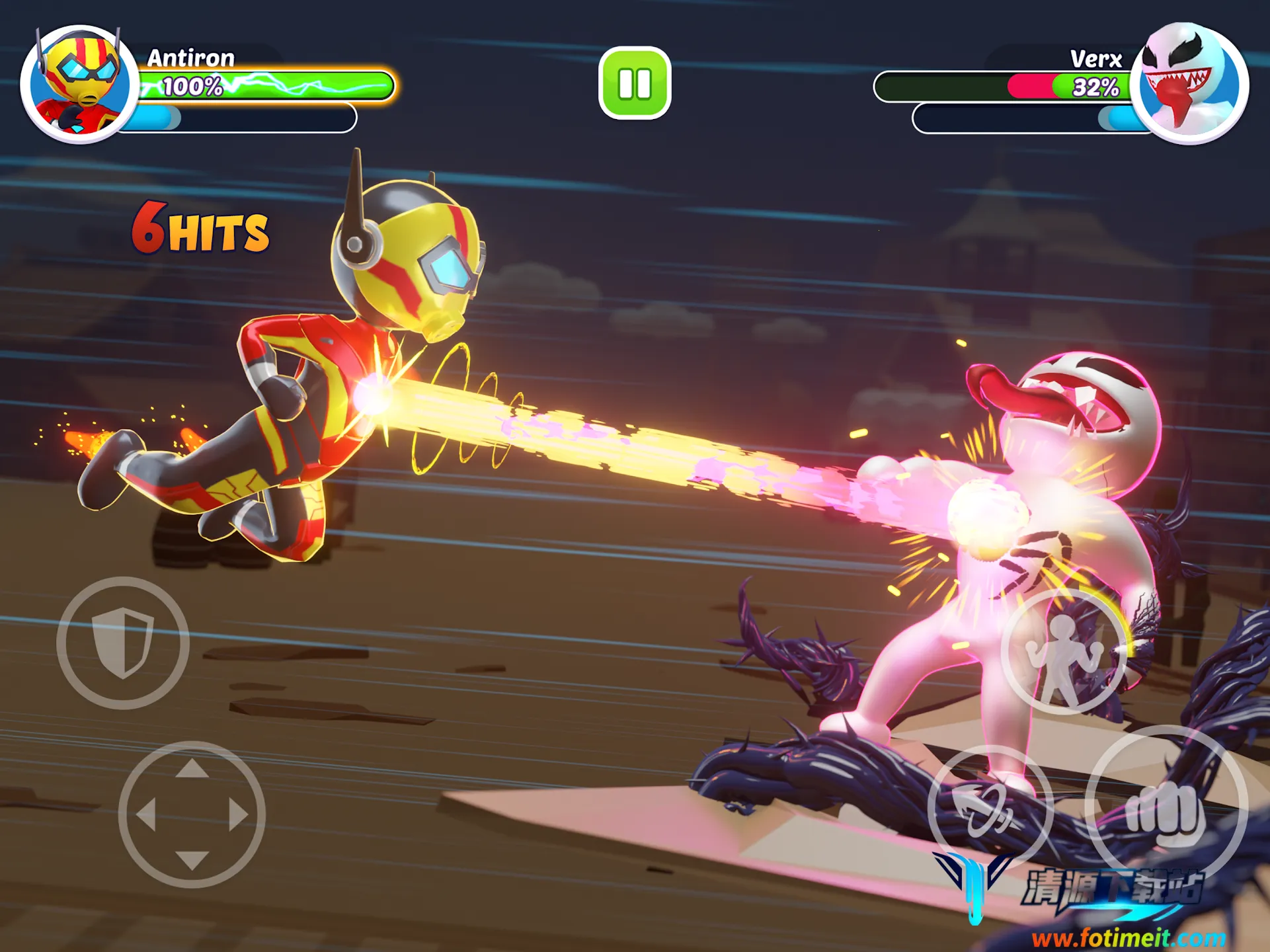Use the spinning dash skill button
The height and width of the screenshot is (952, 1270).
(x=990, y=808)
